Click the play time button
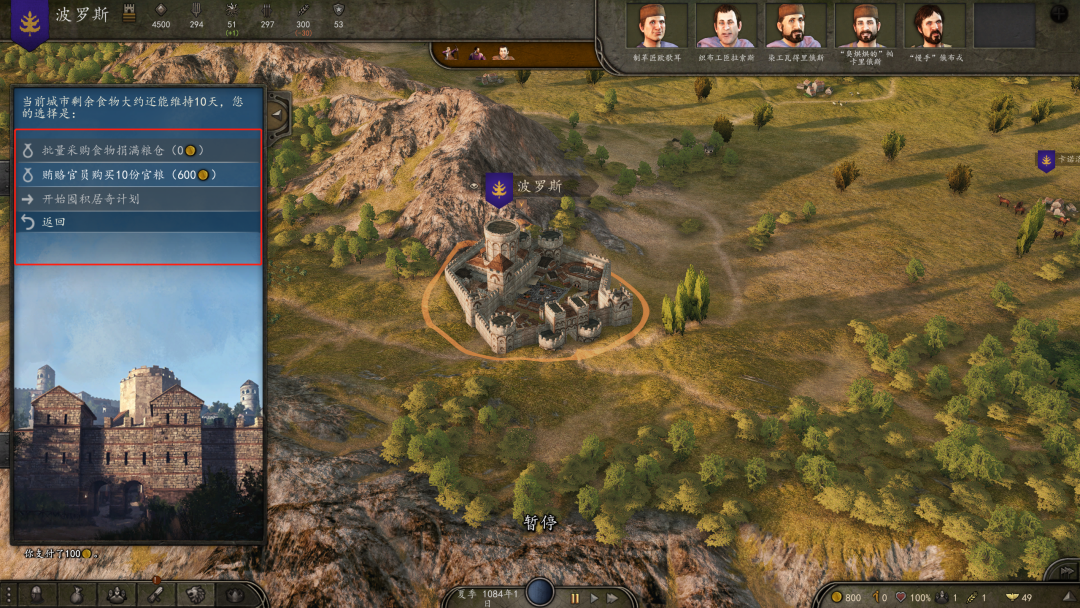This screenshot has height=608, width=1080. 595,597
